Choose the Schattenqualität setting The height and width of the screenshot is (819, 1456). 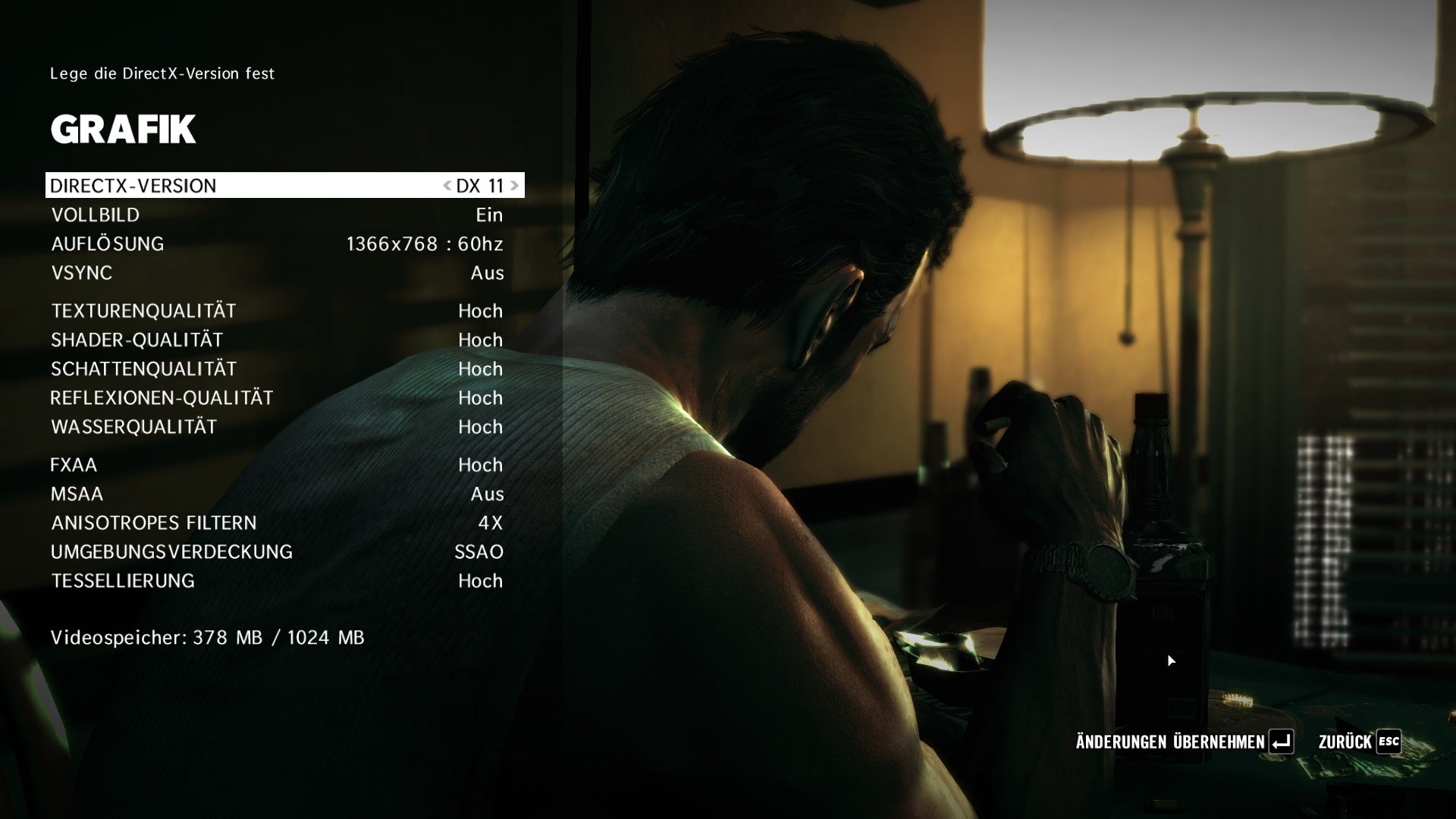(277, 369)
